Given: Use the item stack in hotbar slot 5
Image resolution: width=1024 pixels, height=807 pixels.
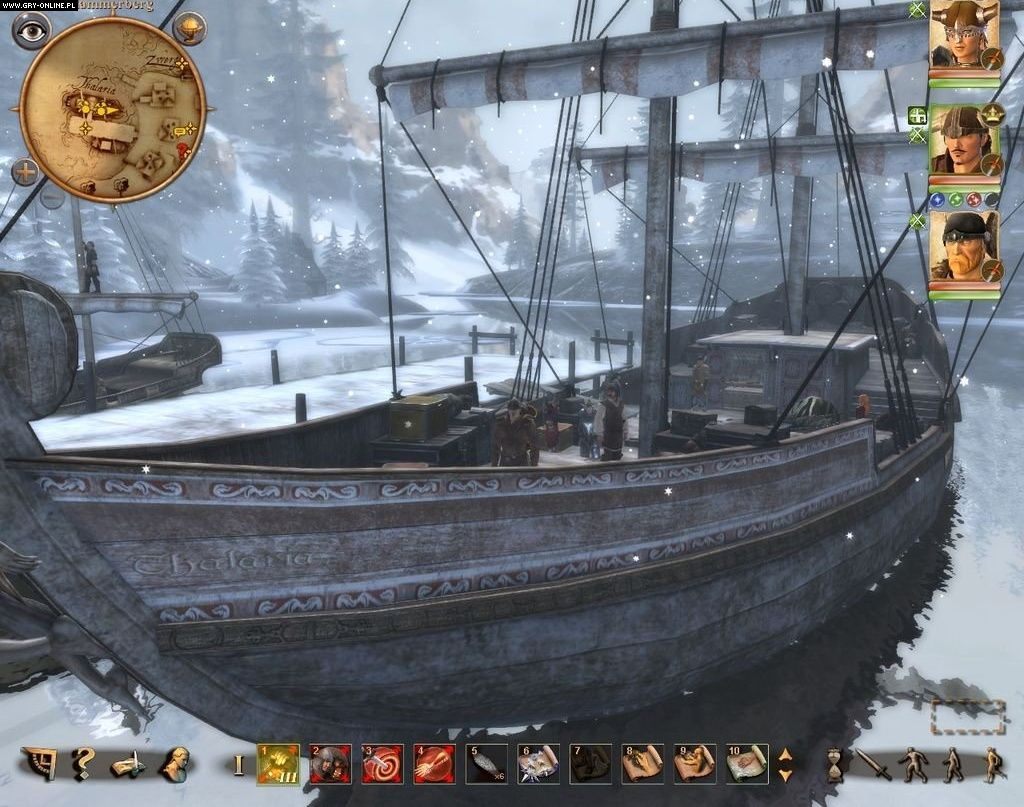Looking at the screenshot, I should [x=486, y=764].
